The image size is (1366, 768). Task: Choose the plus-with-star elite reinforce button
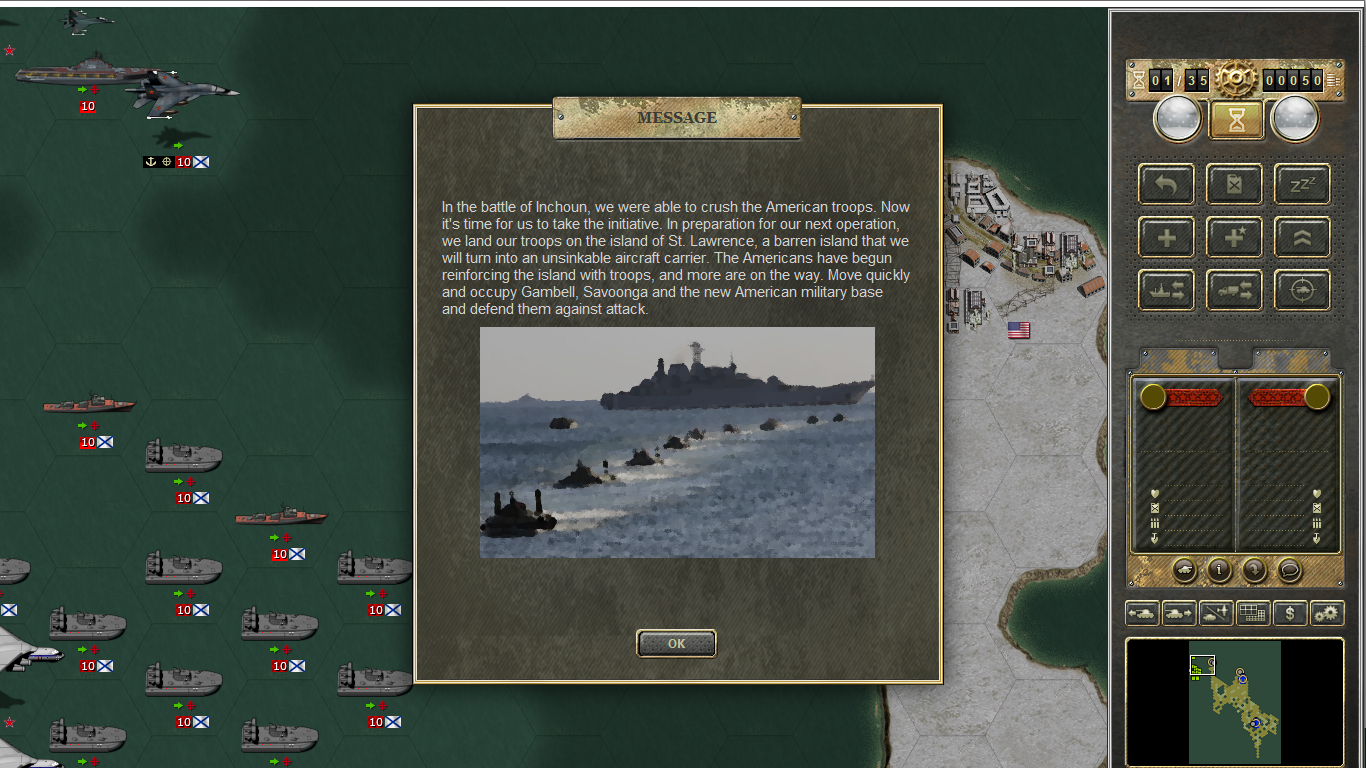[1234, 237]
